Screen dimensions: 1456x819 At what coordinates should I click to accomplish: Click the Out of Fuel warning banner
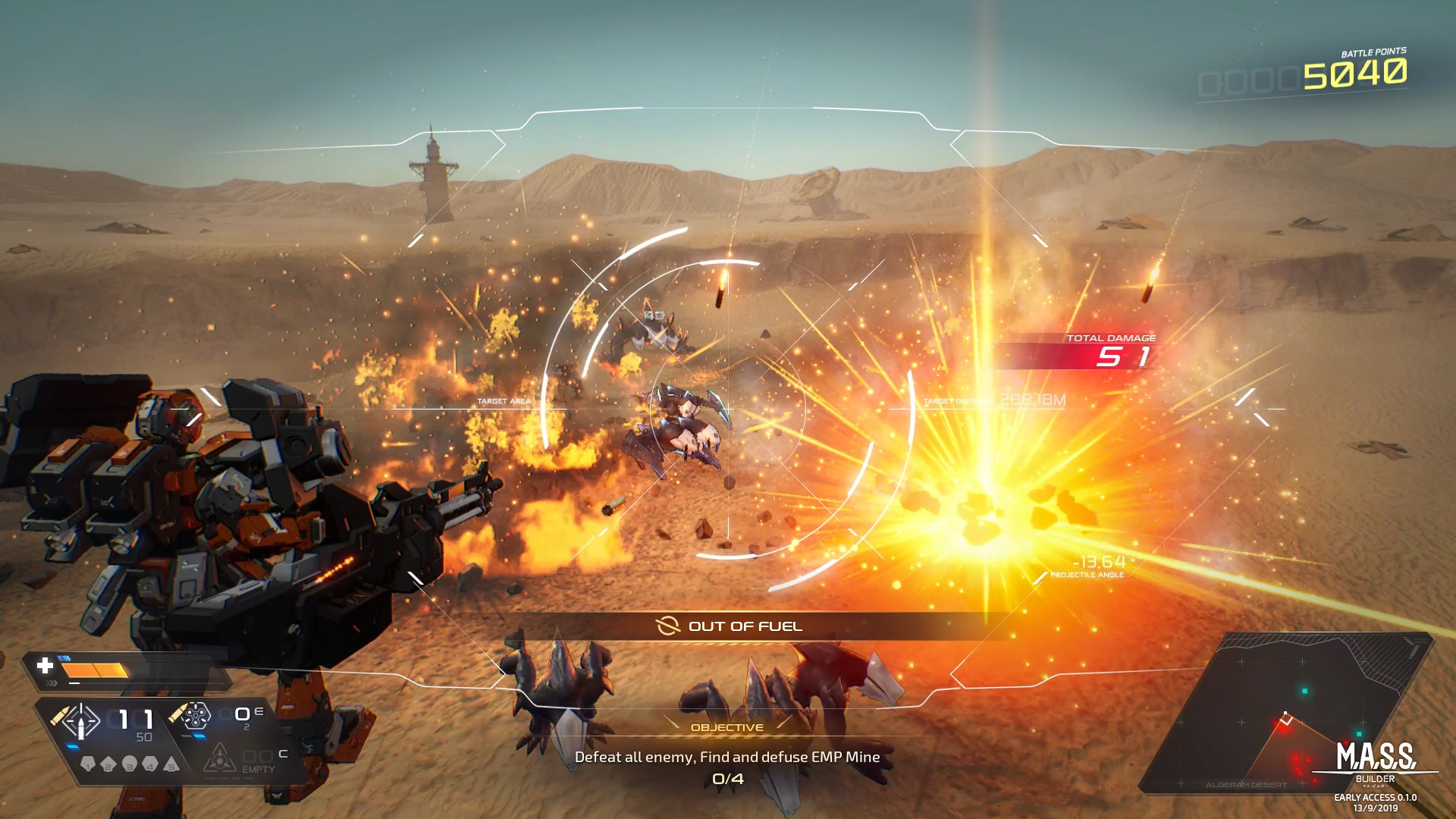click(730, 626)
